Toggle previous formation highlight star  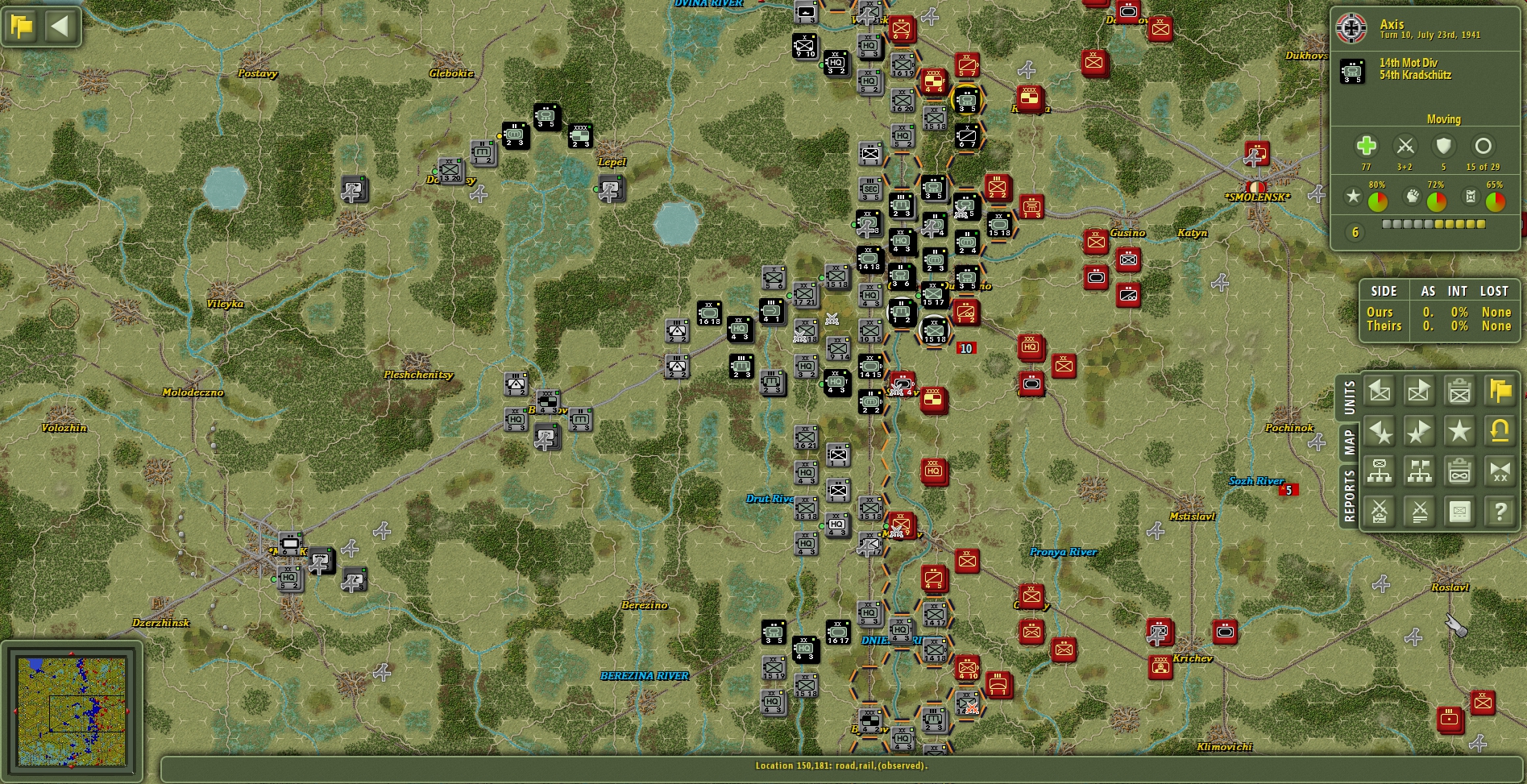(1380, 432)
